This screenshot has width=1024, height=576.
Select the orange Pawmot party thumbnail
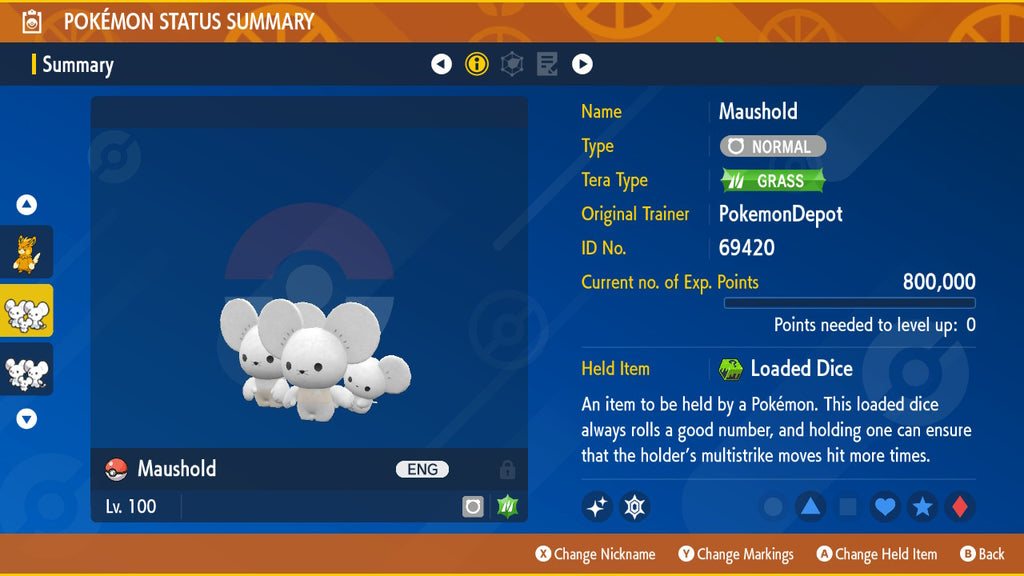[x=26, y=252]
